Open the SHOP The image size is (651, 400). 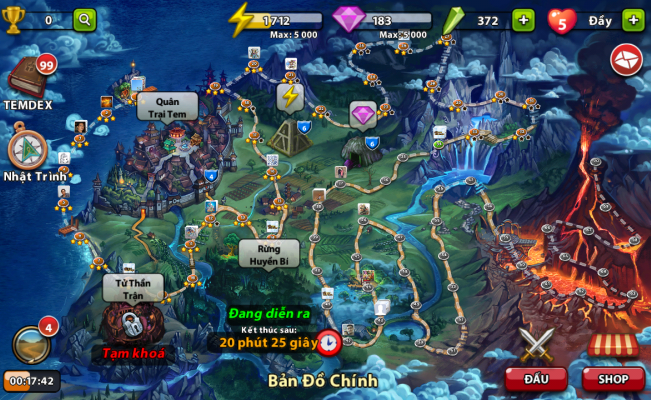[612, 379]
